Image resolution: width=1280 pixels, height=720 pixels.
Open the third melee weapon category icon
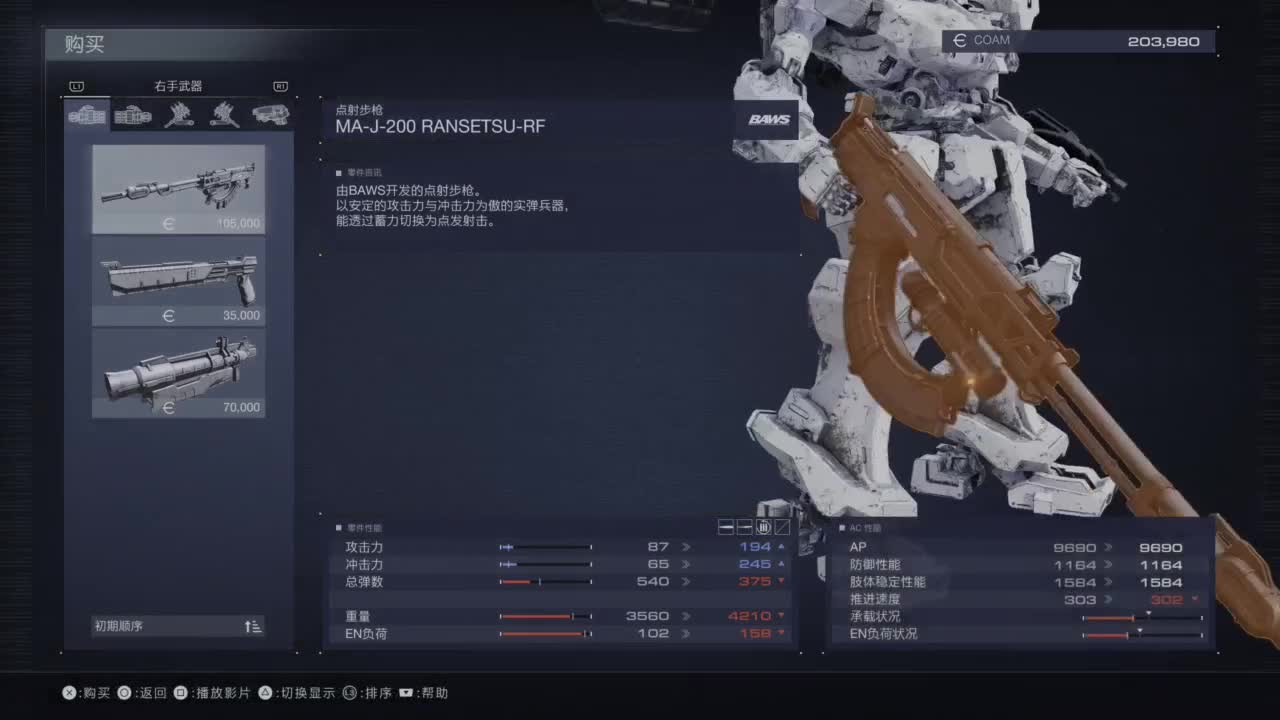tap(178, 115)
